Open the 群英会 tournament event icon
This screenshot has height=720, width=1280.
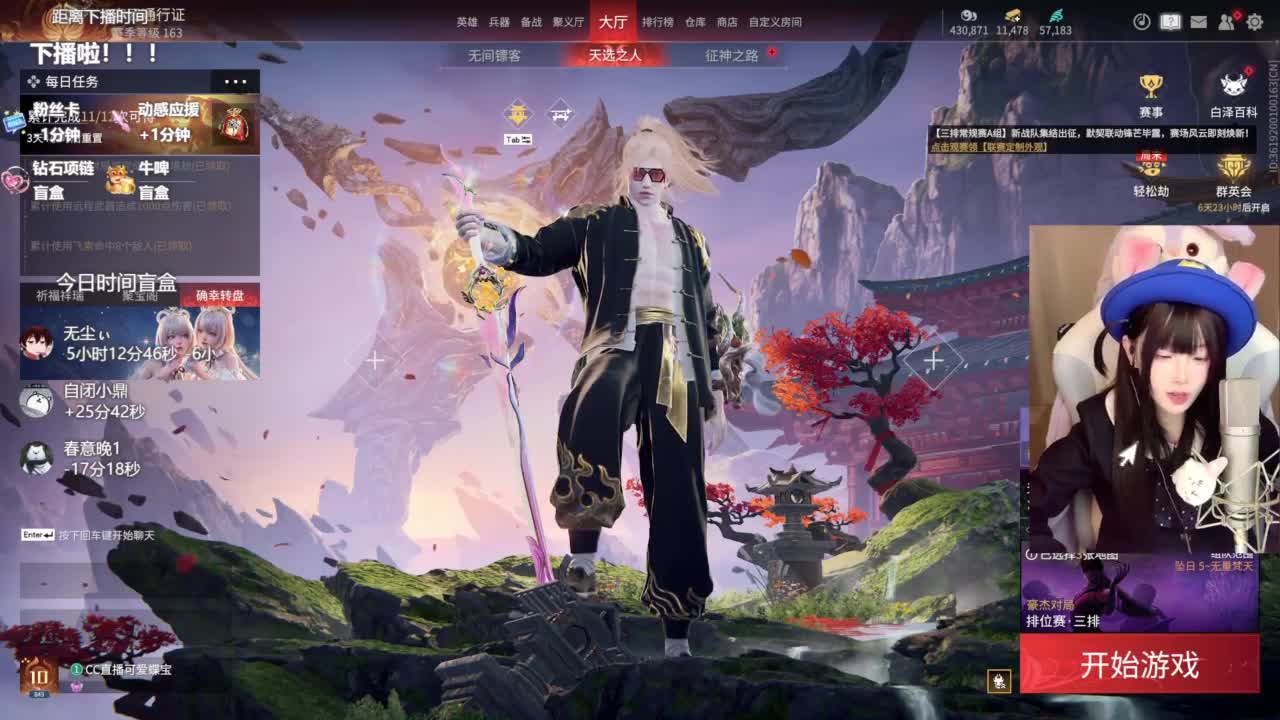click(1234, 175)
